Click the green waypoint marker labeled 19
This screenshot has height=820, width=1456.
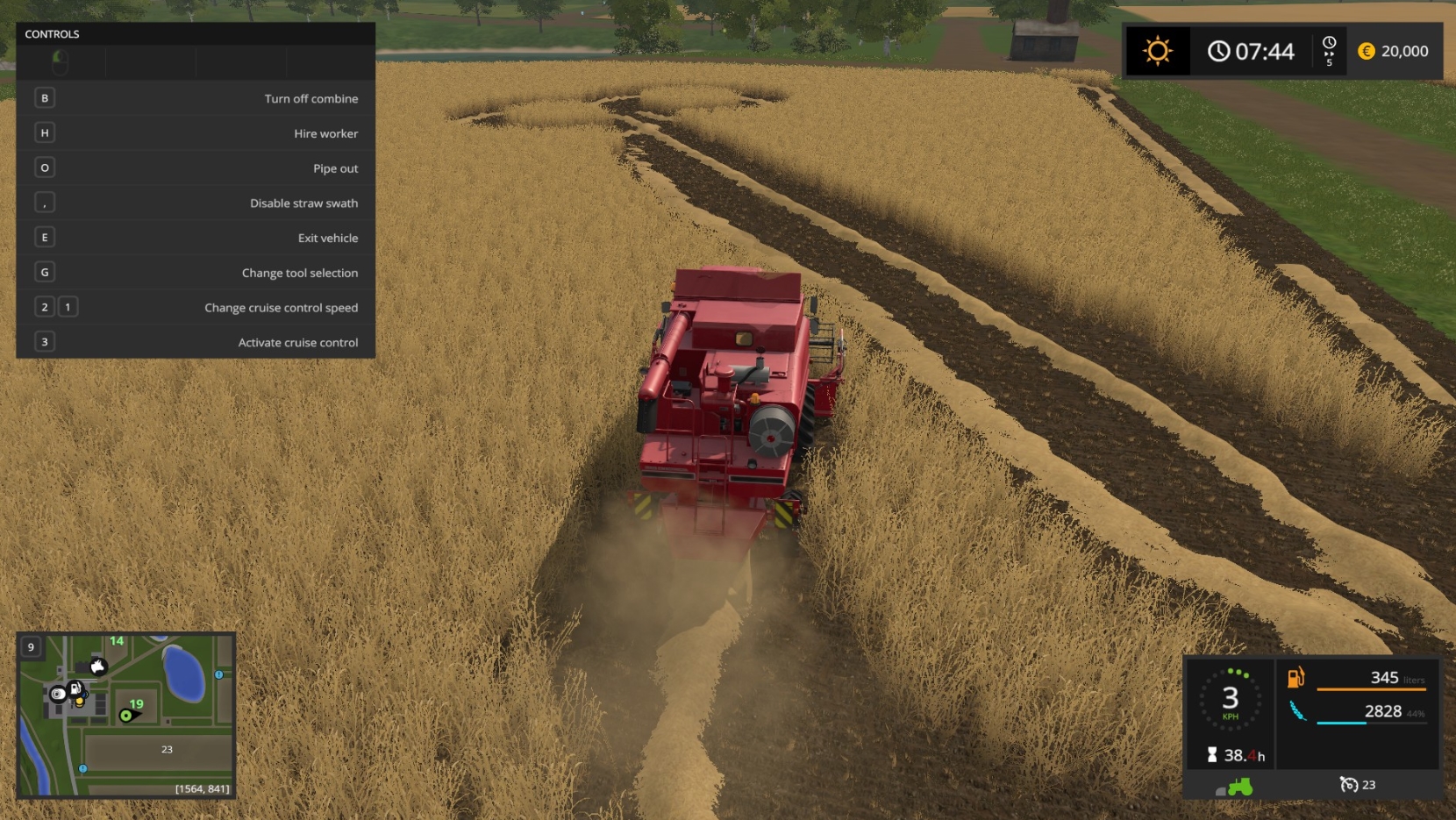[x=125, y=715]
